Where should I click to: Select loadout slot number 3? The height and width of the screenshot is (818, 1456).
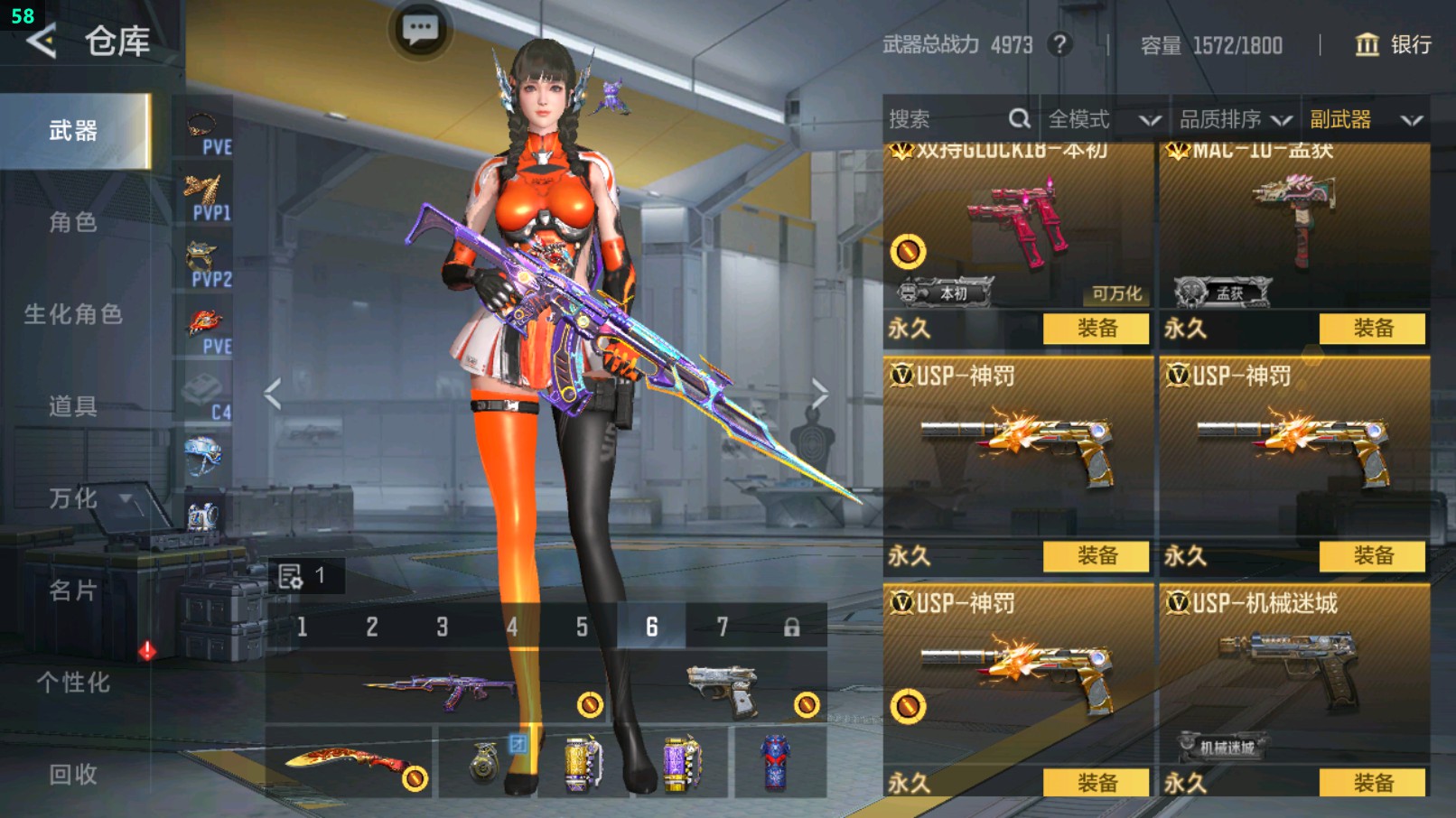442,627
